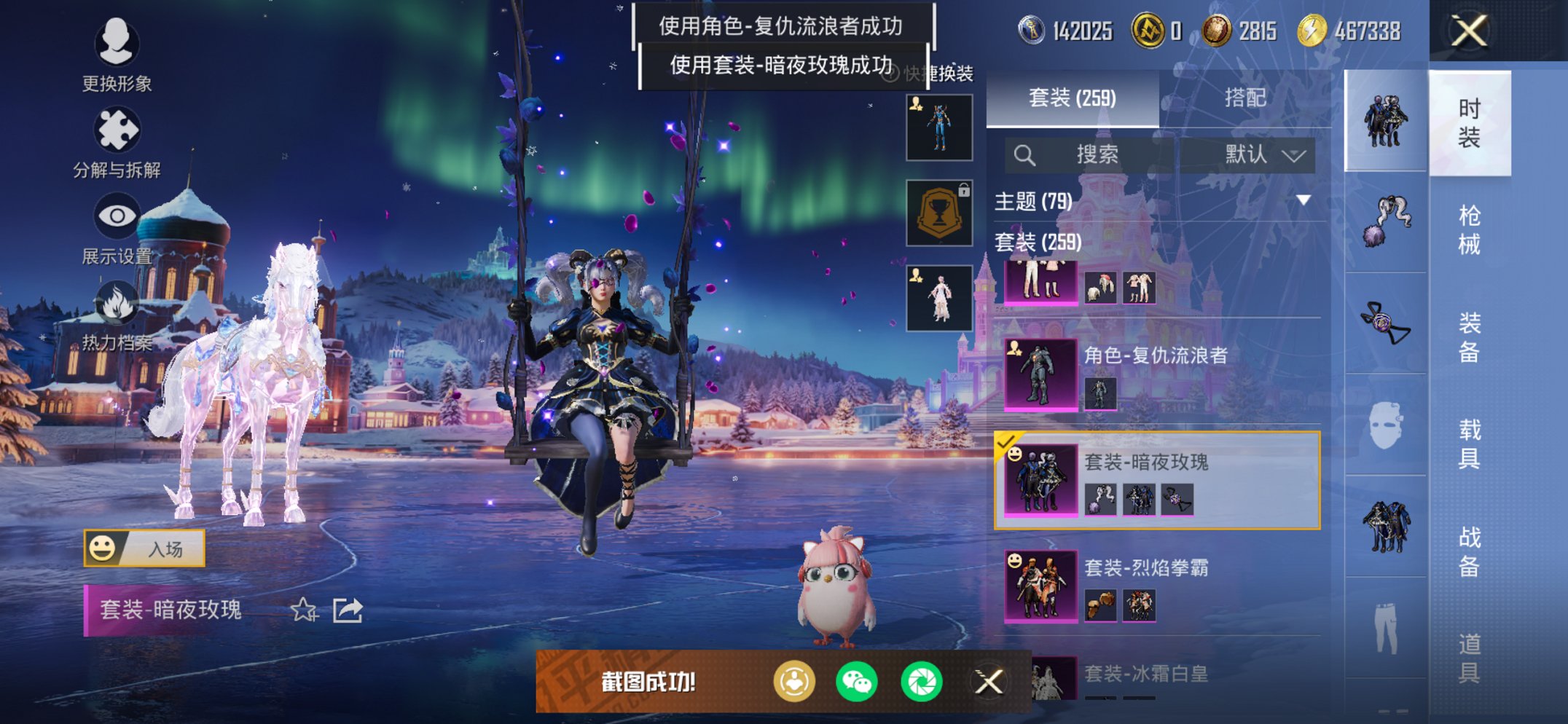Open the 分解与拆解 dismantle panel

click(117, 130)
